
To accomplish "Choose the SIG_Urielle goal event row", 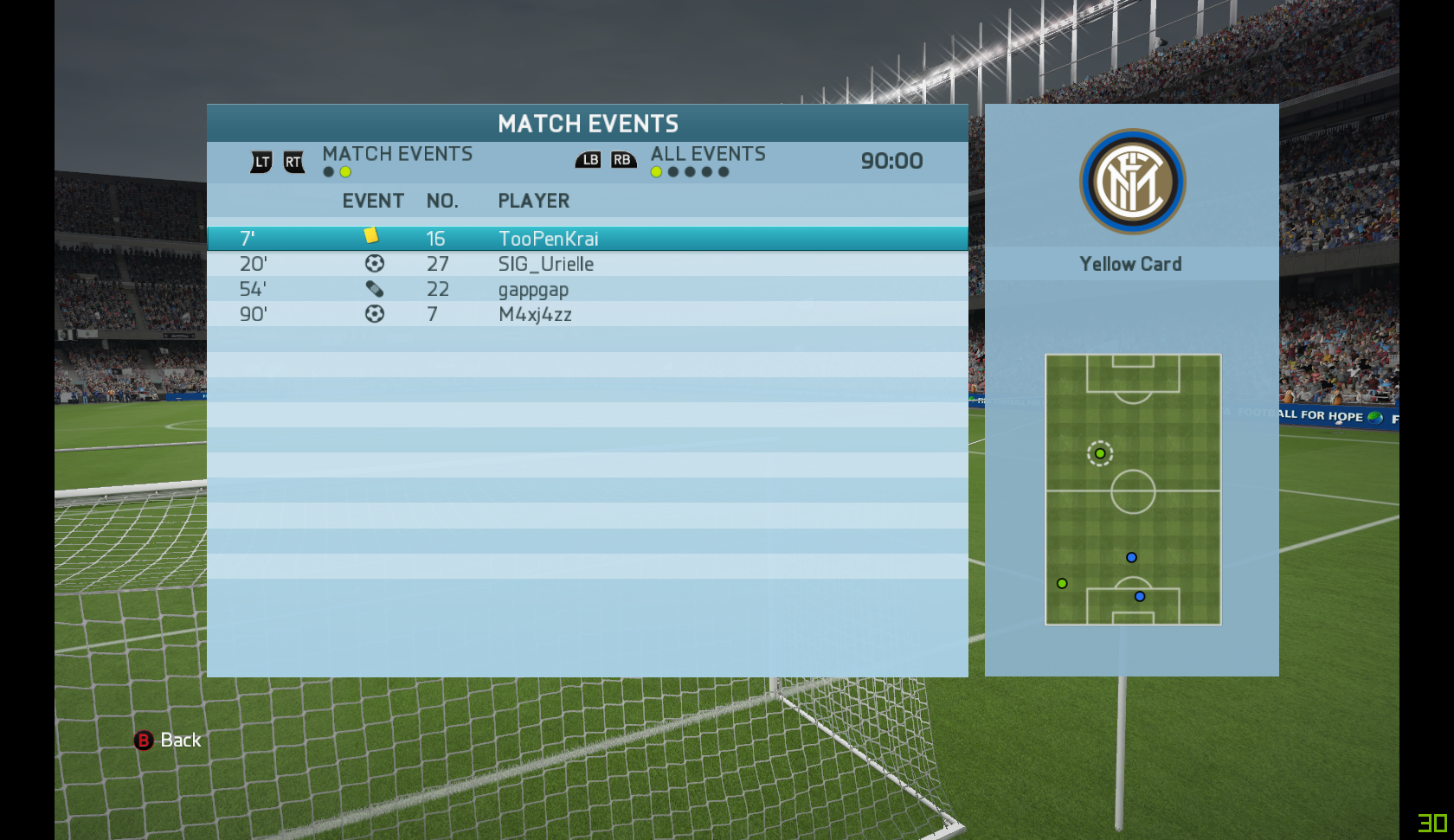I will pos(587,264).
